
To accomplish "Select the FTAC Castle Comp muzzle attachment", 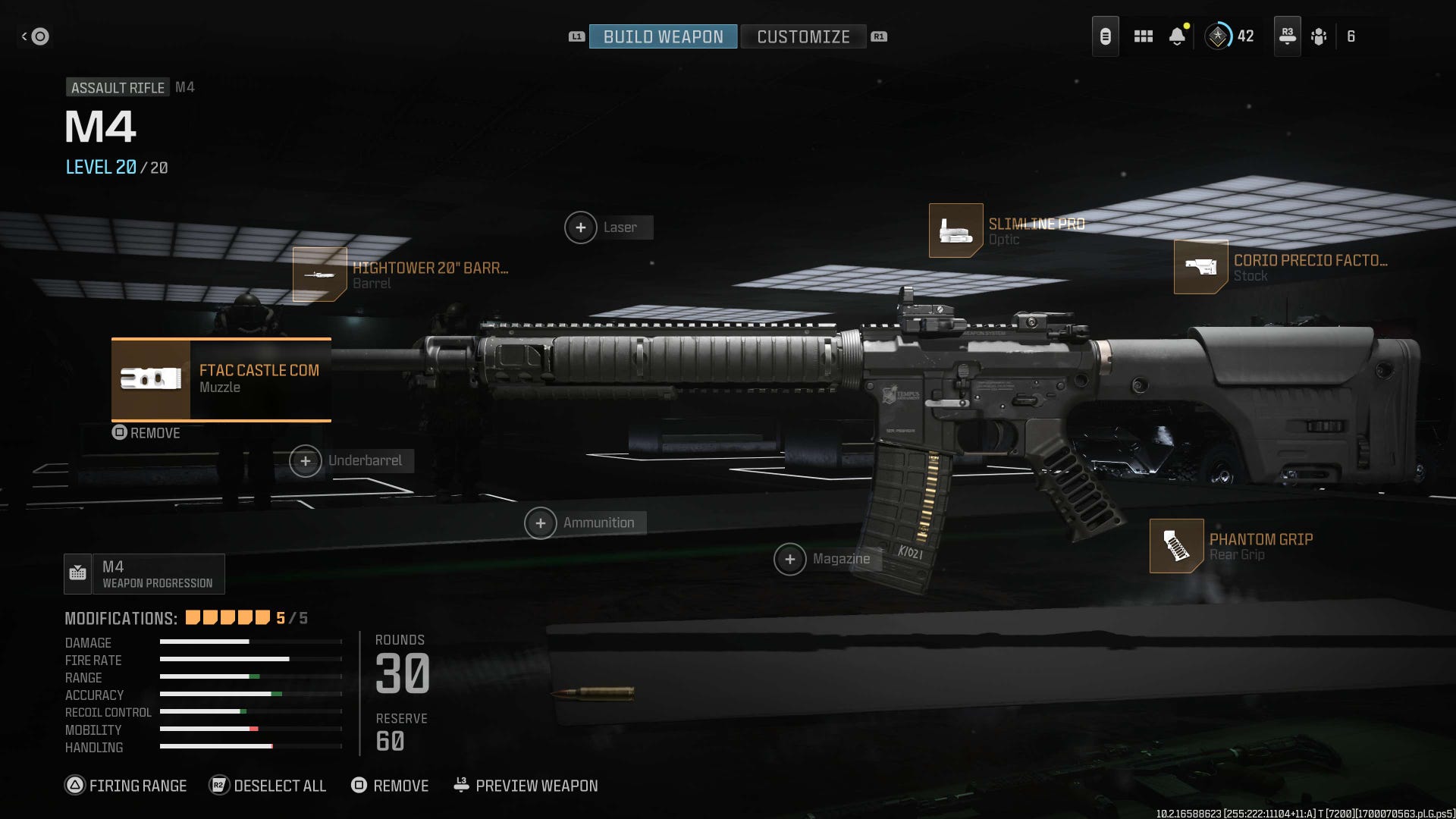I will tap(221, 380).
